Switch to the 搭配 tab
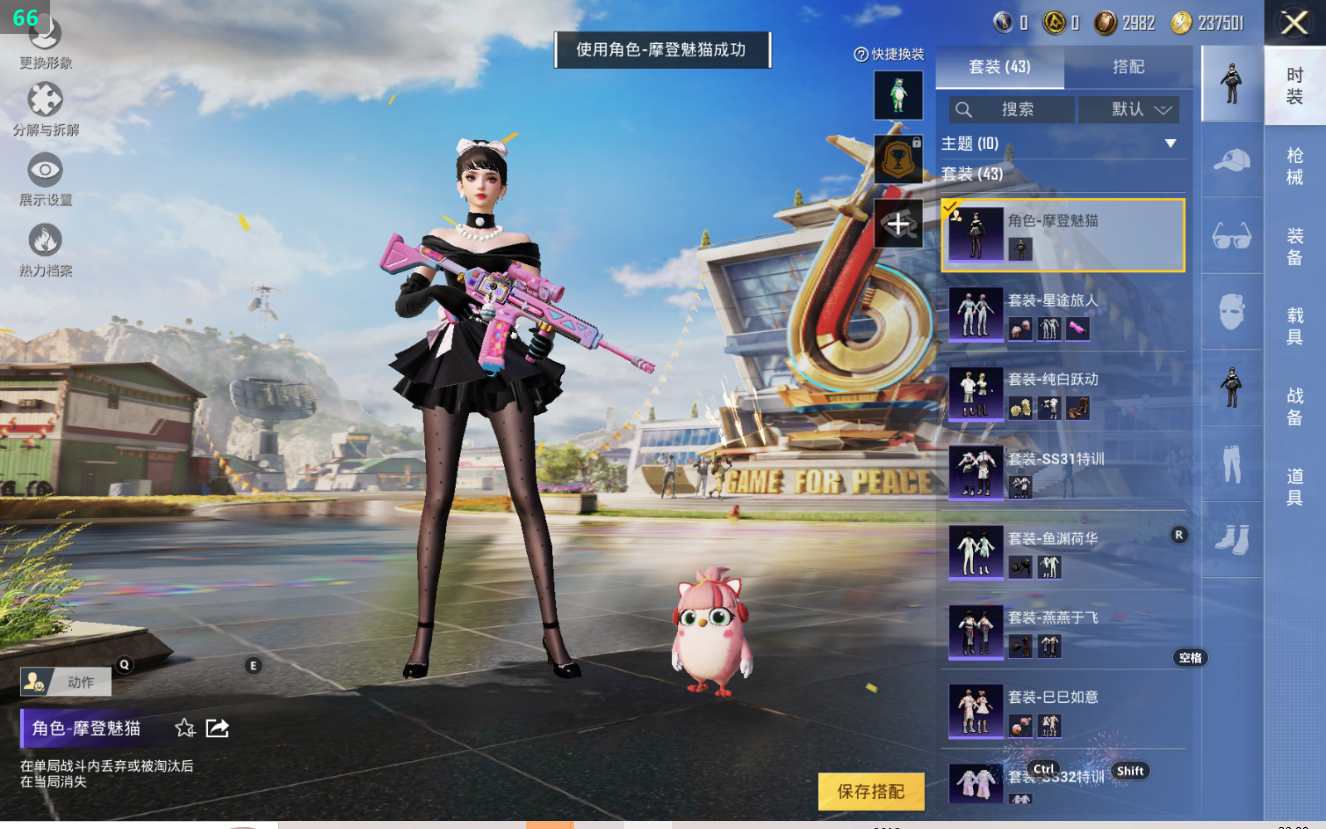 [x=1128, y=67]
